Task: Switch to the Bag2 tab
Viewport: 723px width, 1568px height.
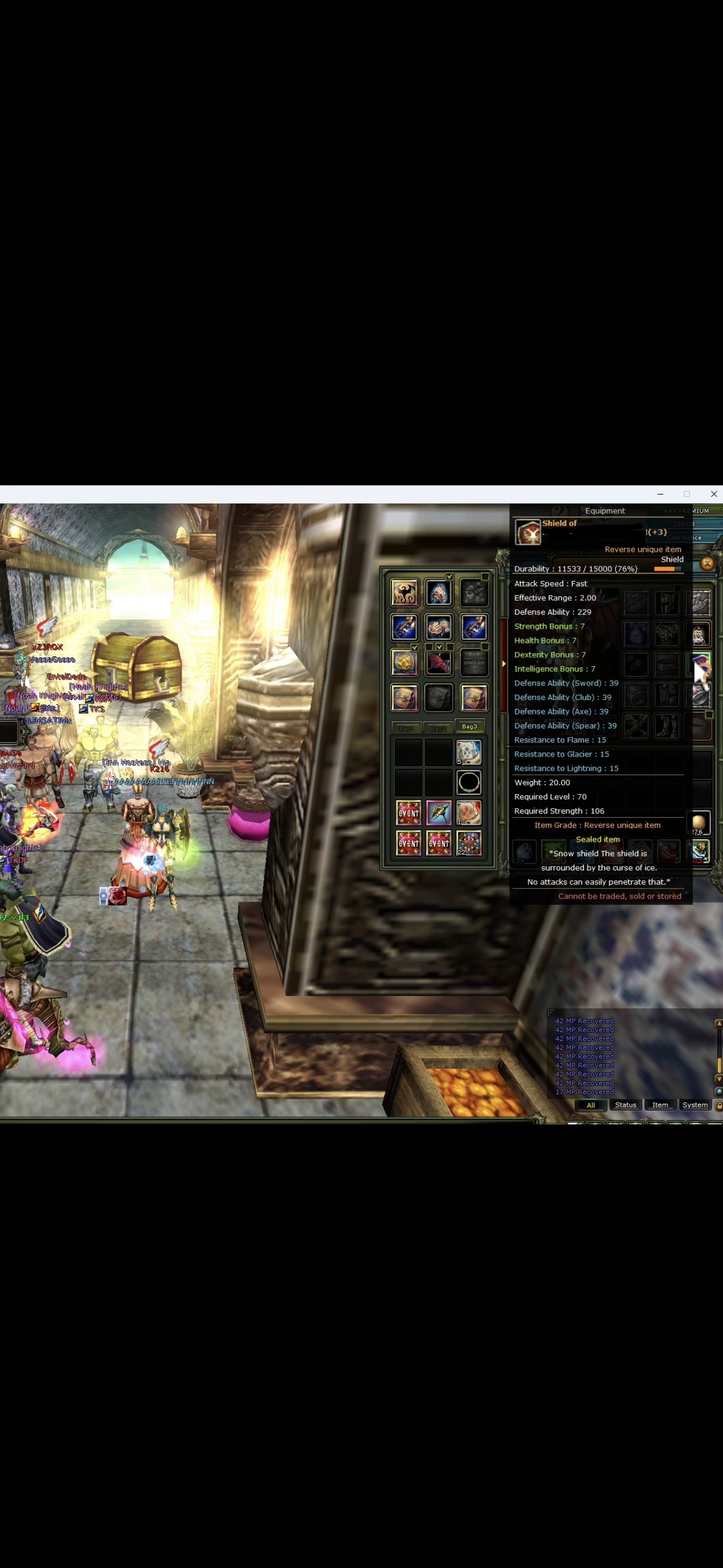Action: click(440, 728)
